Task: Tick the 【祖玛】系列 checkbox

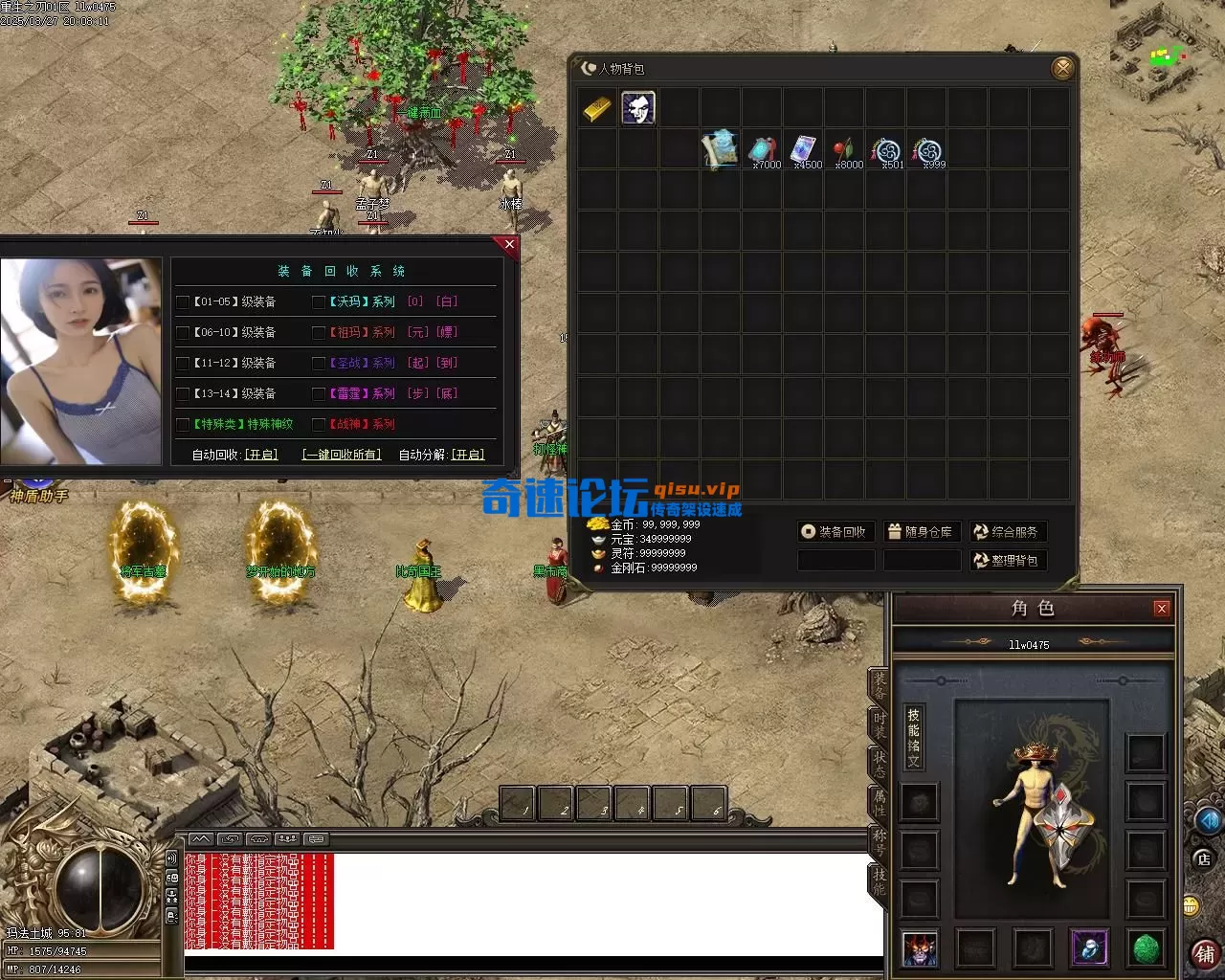Action: coord(320,333)
